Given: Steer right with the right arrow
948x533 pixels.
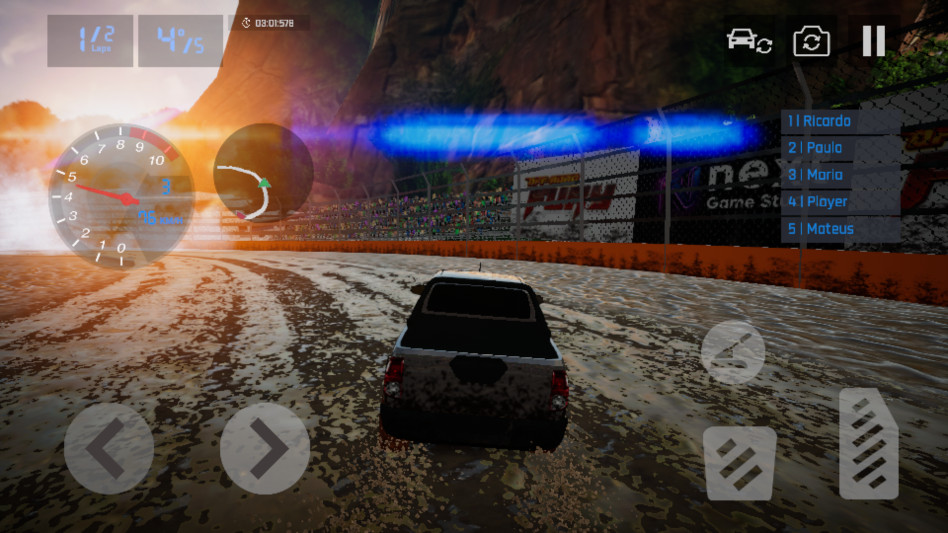Looking at the screenshot, I should click(264, 448).
